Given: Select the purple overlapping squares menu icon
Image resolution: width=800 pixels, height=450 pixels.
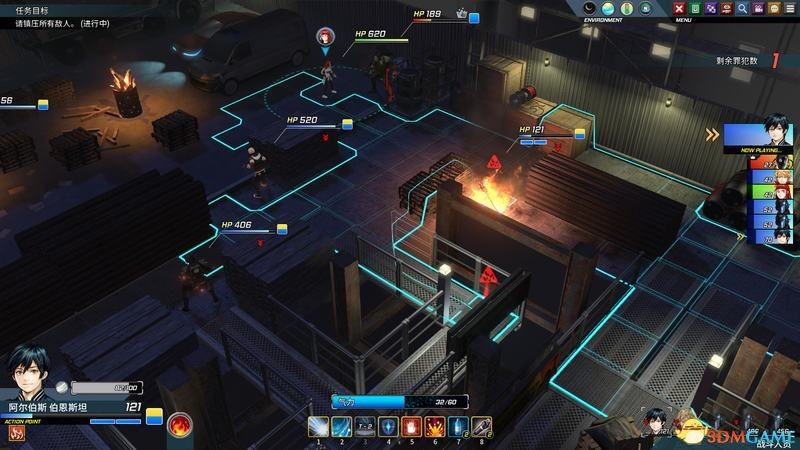Looking at the screenshot, I should [x=712, y=8].
